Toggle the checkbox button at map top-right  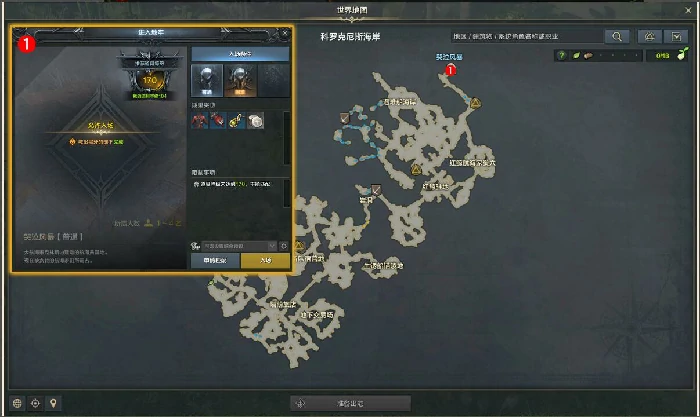[x=678, y=36]
